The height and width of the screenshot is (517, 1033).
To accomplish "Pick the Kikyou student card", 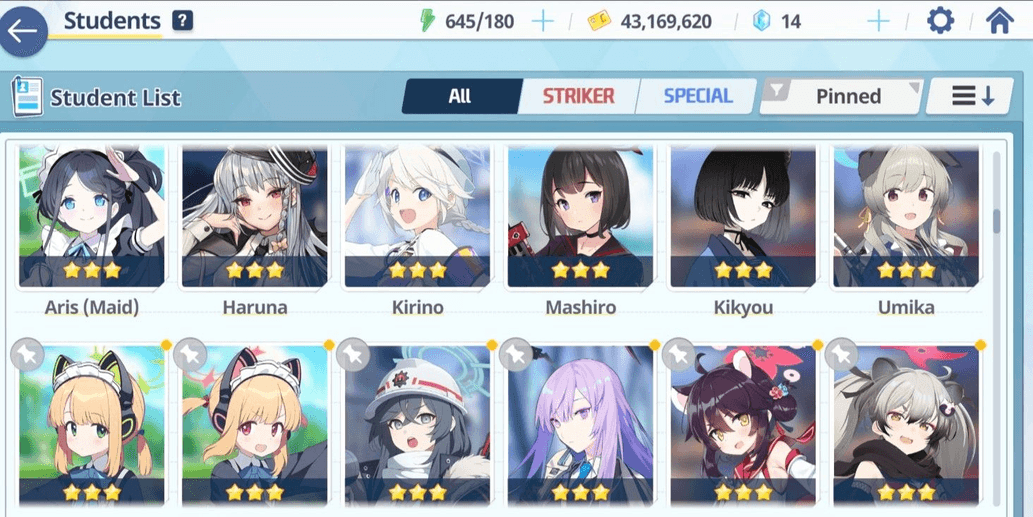I will pos(743,218).
